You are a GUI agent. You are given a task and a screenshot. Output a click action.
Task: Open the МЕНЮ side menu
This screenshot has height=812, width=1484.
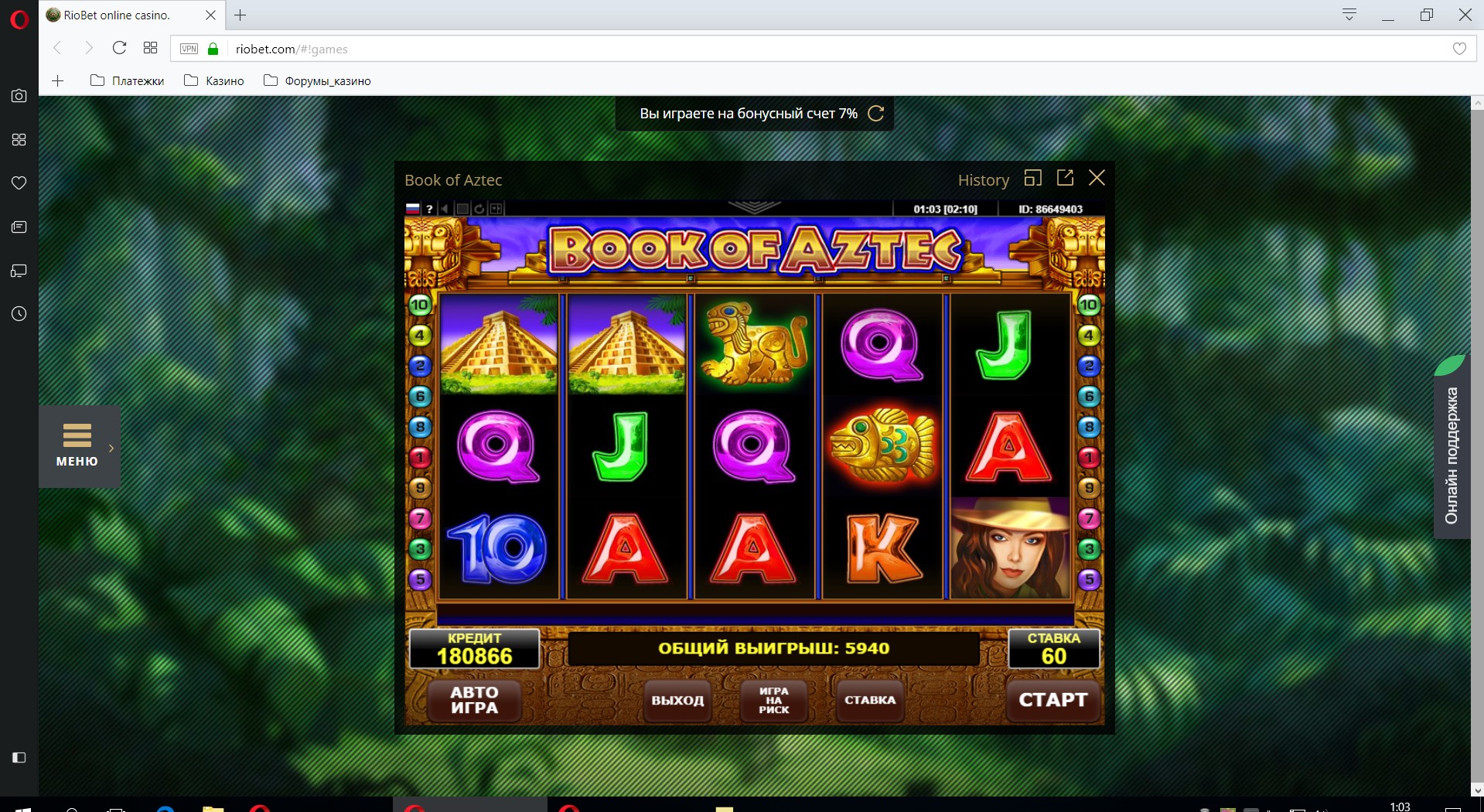(77, 445)
